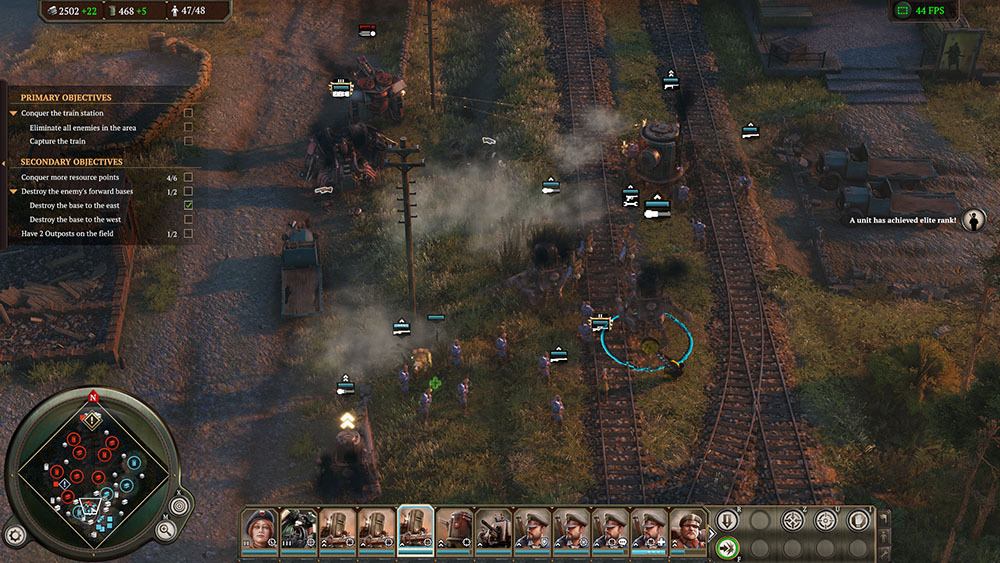
Task: Select the field cannon unit portrait
Action: [x=494, y=528]
